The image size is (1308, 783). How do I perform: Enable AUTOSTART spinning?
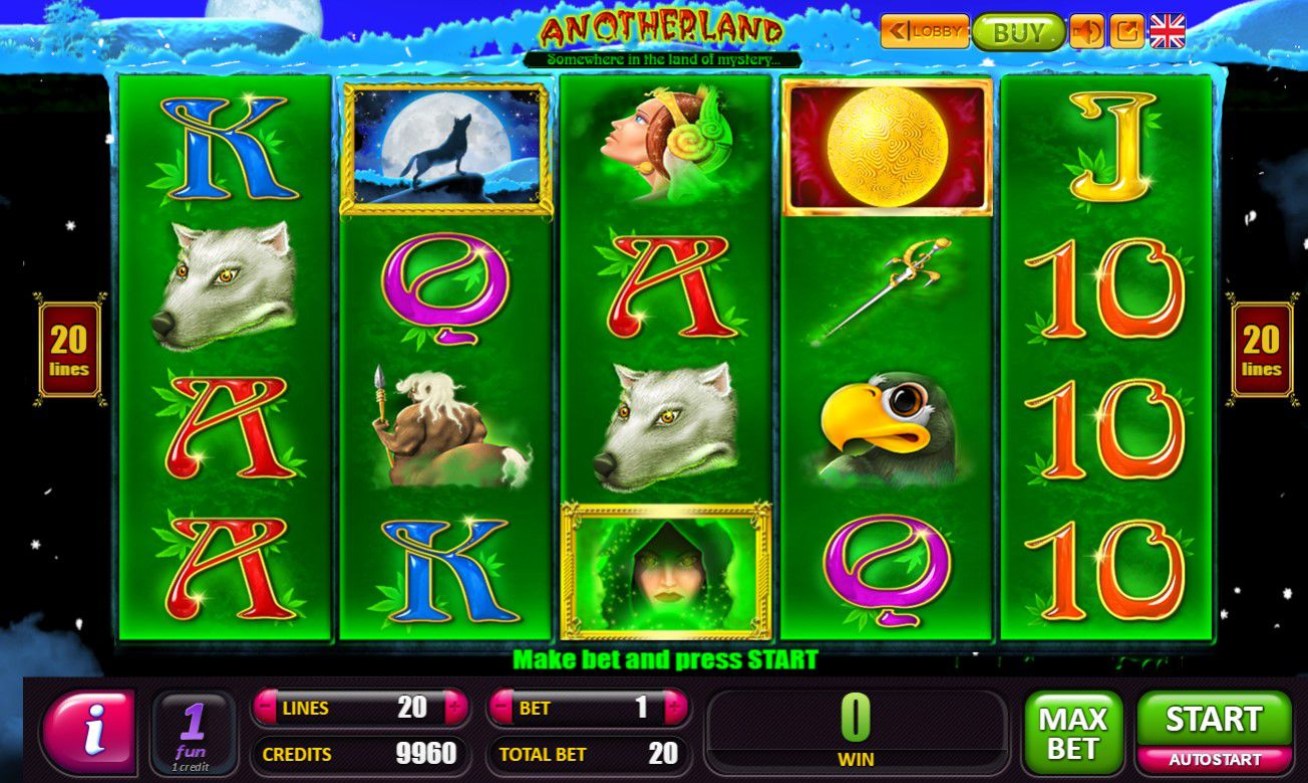point(1213,759)
